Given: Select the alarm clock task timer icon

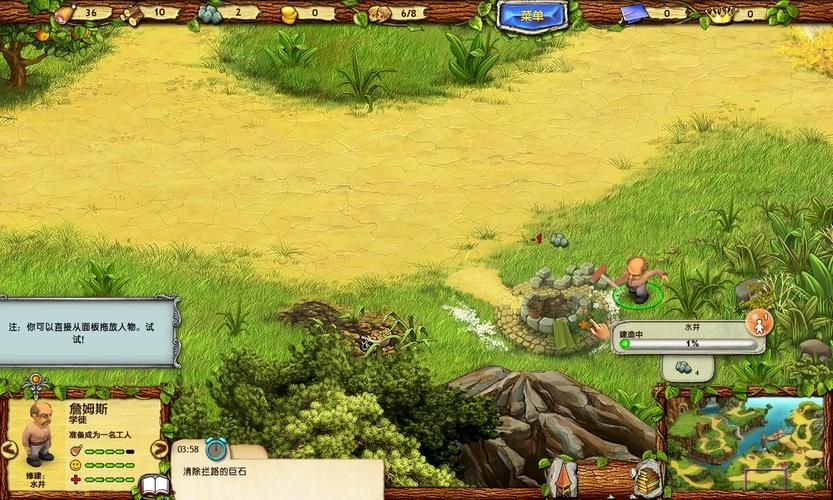Looking at the screenshot, I should [x=216, y=448].
